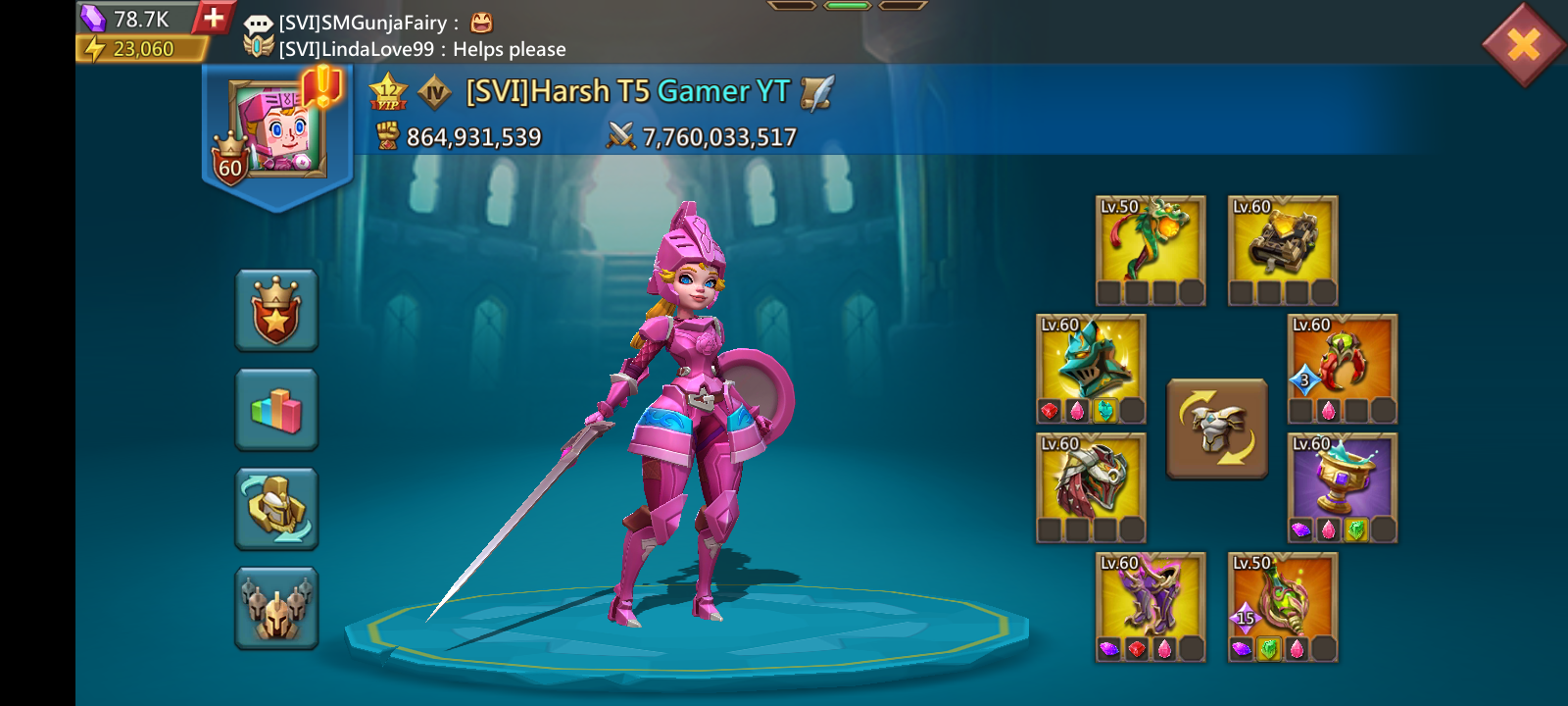The image size is (1568, 706).
Task: Select the Lv.50 green lantern accessory slot
Action: pyautogui.click(x=1283, y=606)
